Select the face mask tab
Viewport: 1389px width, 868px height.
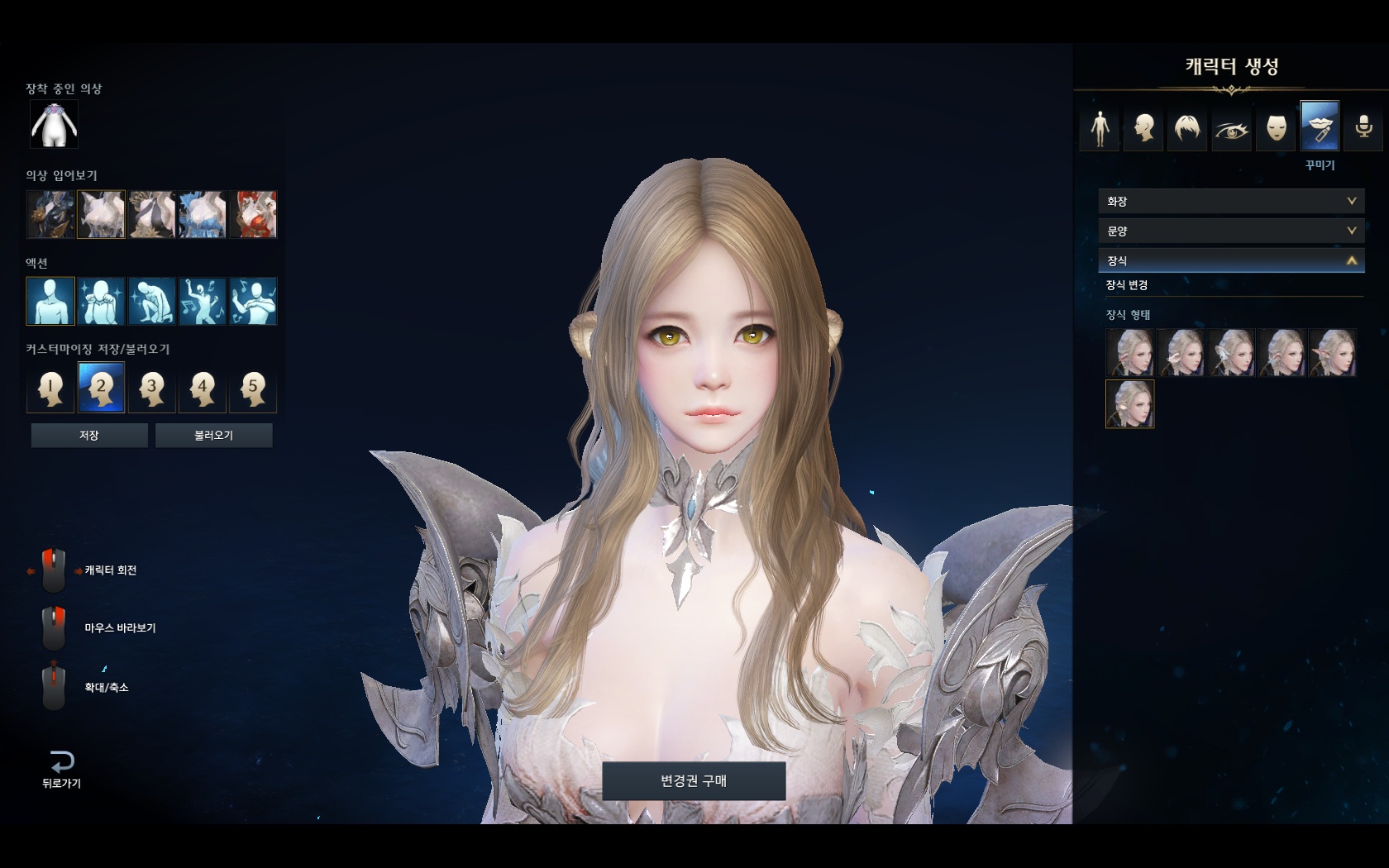[1276, 128]
